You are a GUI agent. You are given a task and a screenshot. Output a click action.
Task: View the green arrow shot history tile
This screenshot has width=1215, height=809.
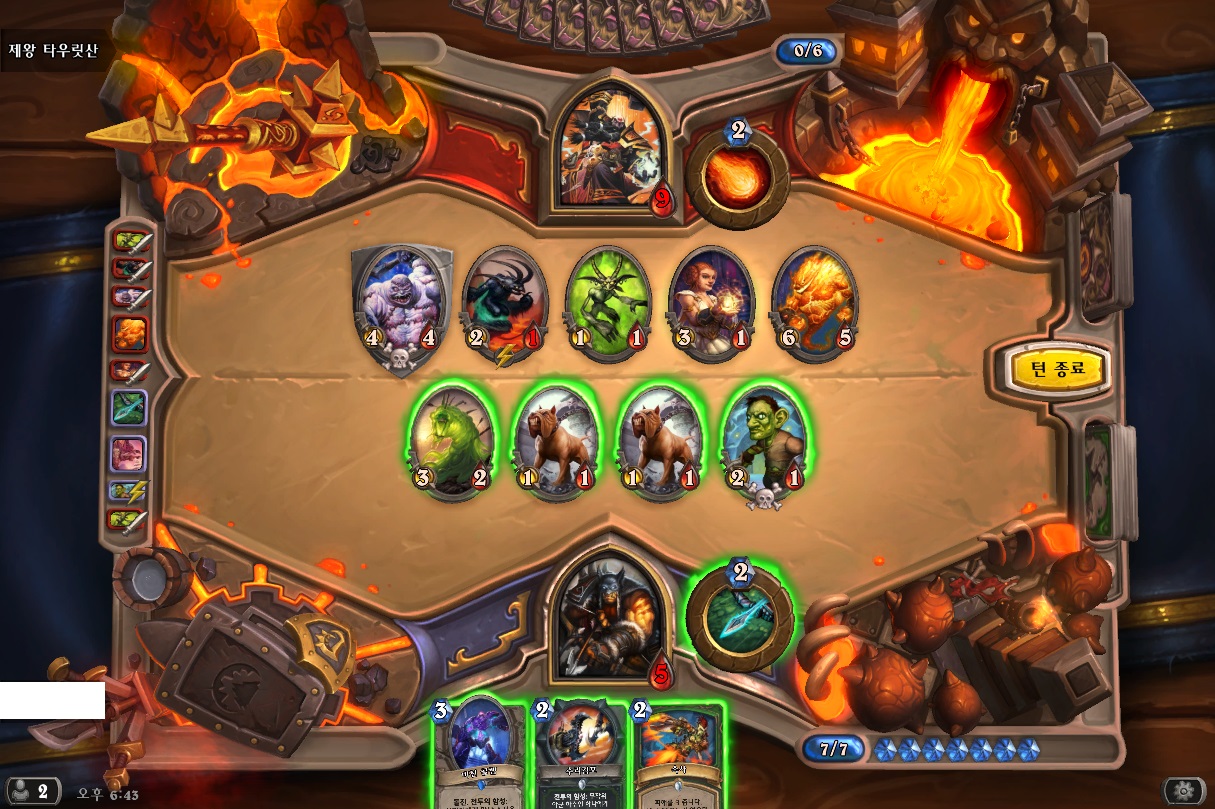(x=128, y=407)
